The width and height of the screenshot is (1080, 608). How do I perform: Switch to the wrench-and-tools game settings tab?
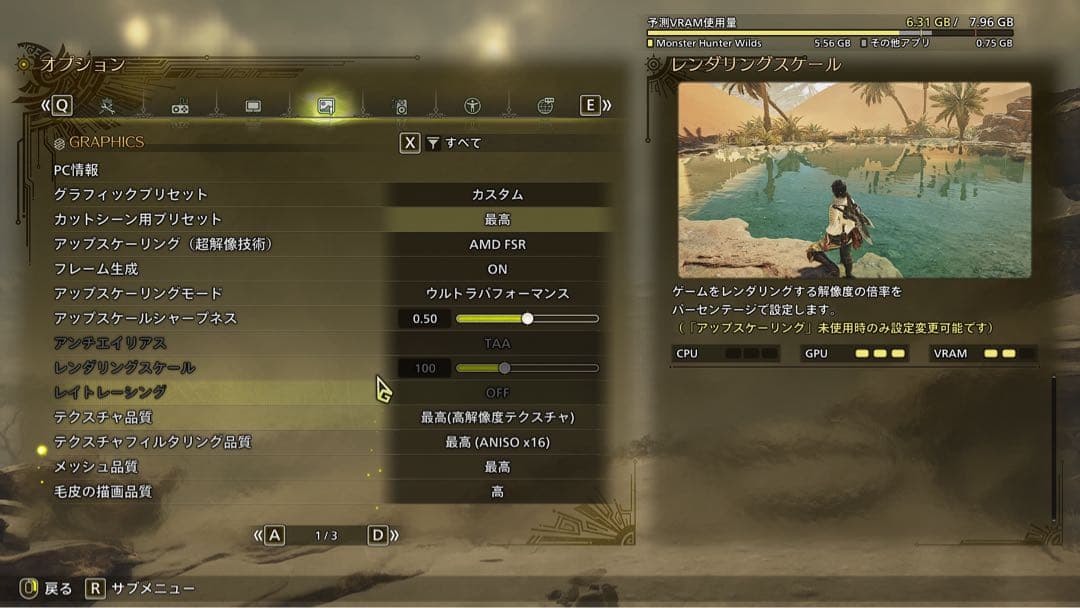108,106
